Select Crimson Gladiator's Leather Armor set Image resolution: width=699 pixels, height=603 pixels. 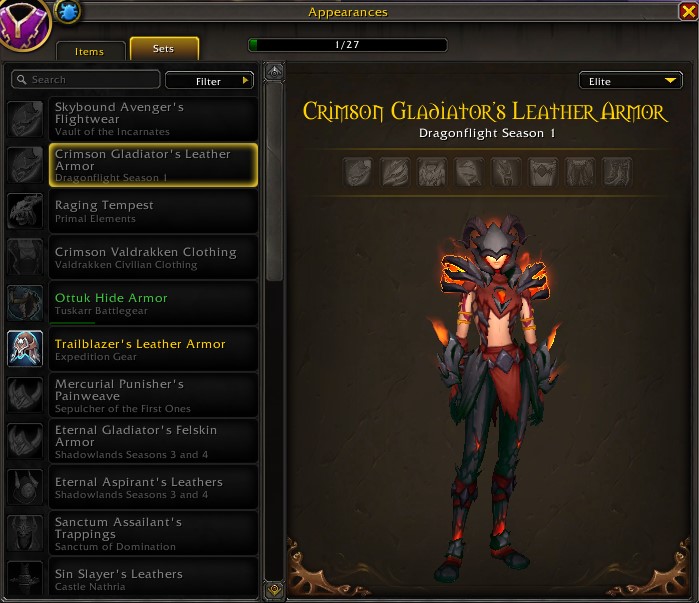[152, 165]
